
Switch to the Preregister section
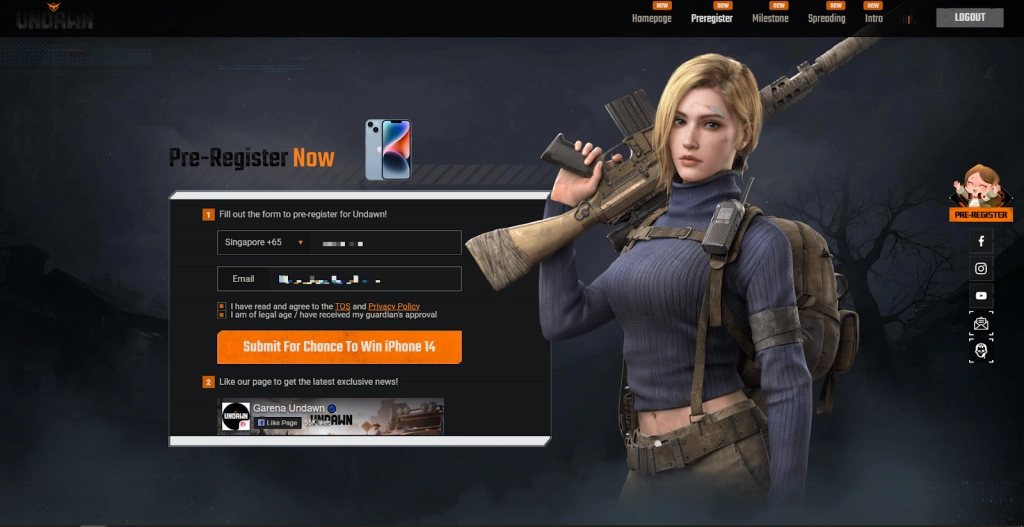click(711, 18)
